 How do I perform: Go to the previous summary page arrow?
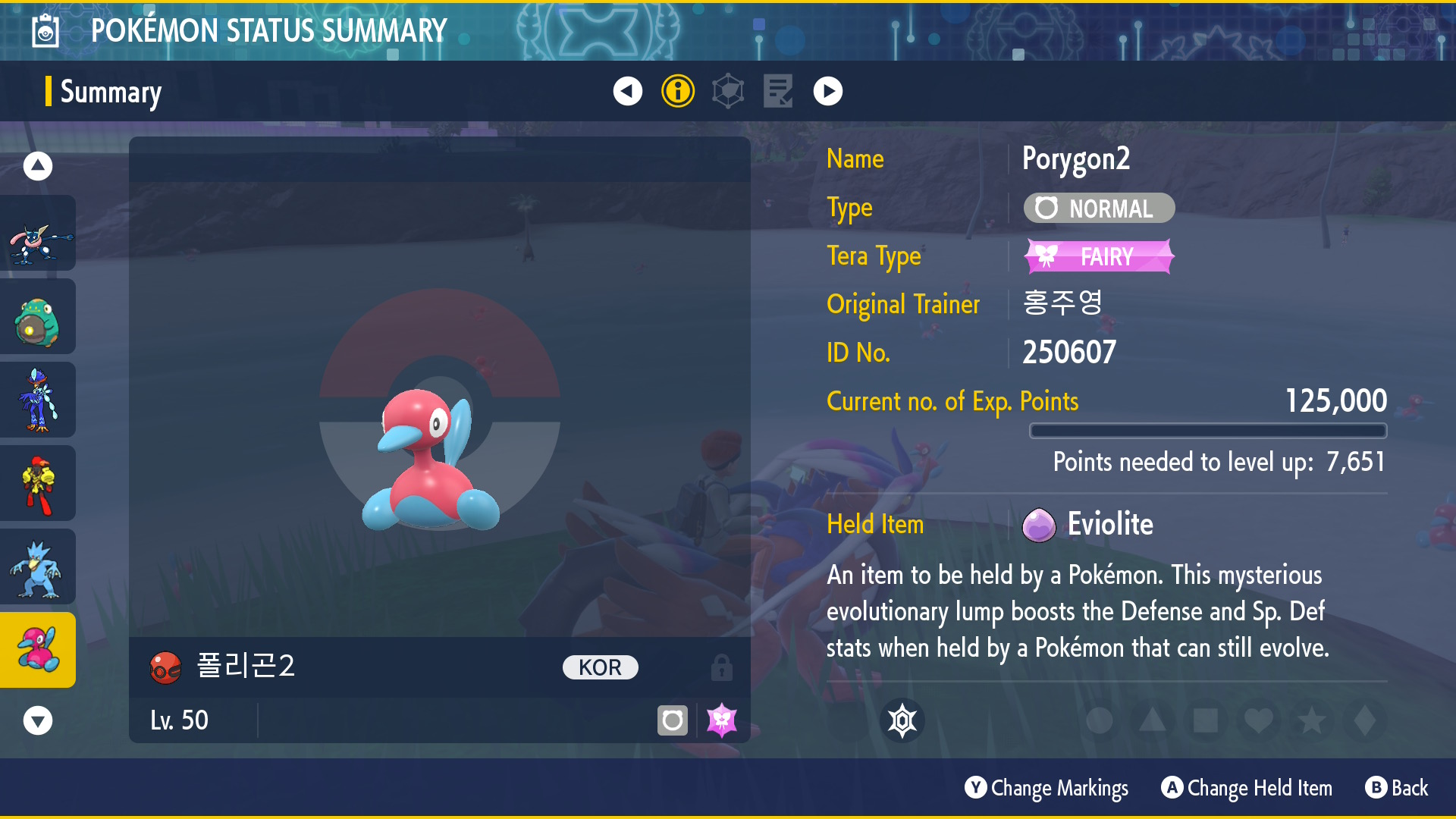pyautogui.click(x=627, y=91)
